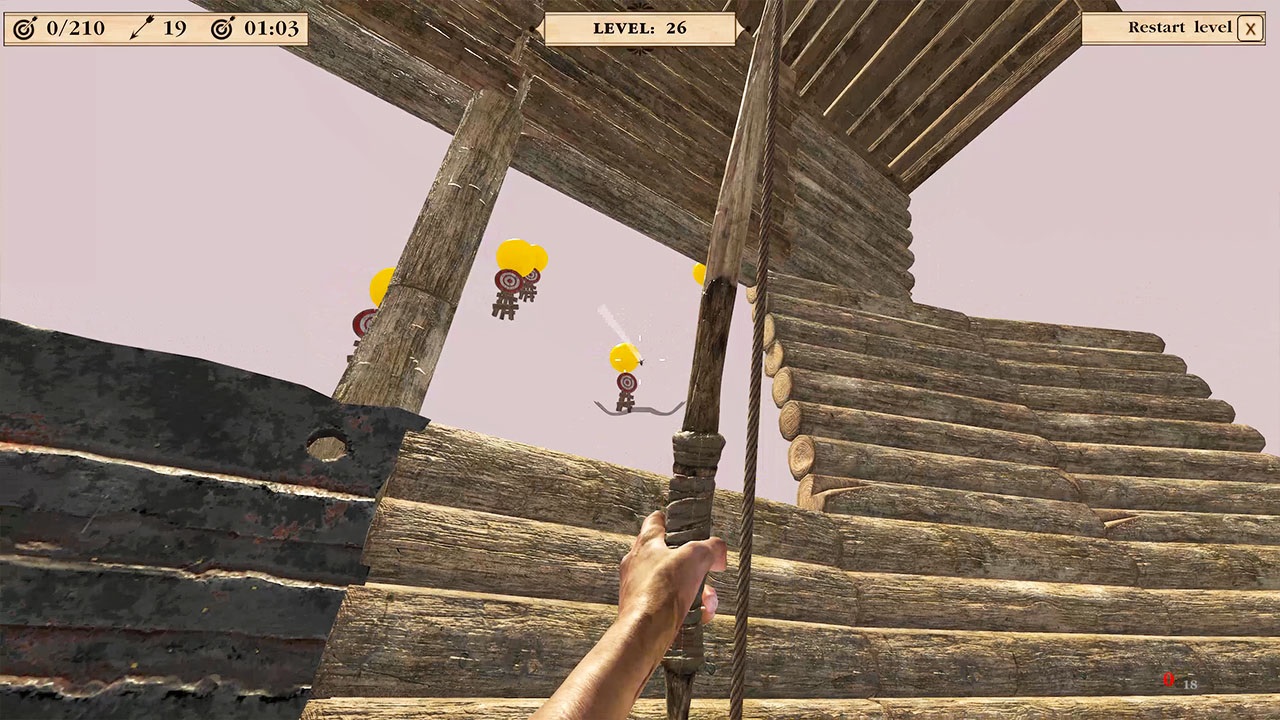Click the gray 18 number on the log
The image size is (1280, 720).
click(x=1189, y=683)
